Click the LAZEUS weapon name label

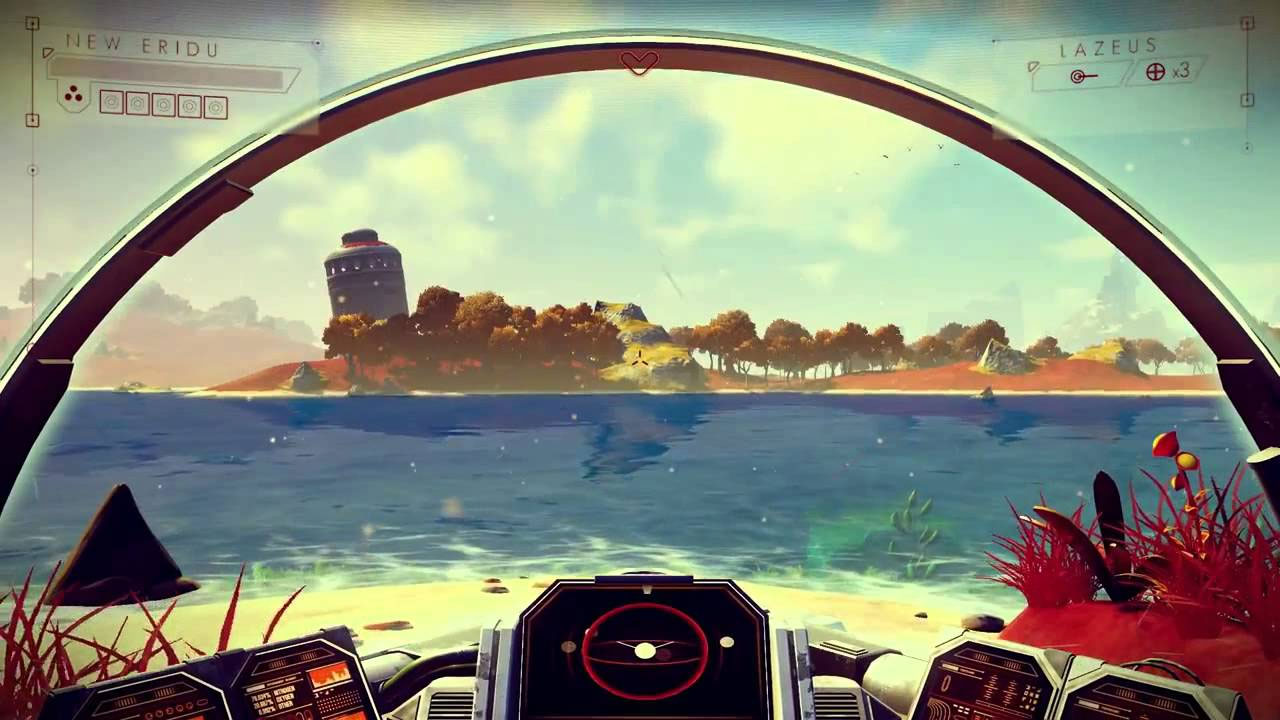coord(1108,45)
